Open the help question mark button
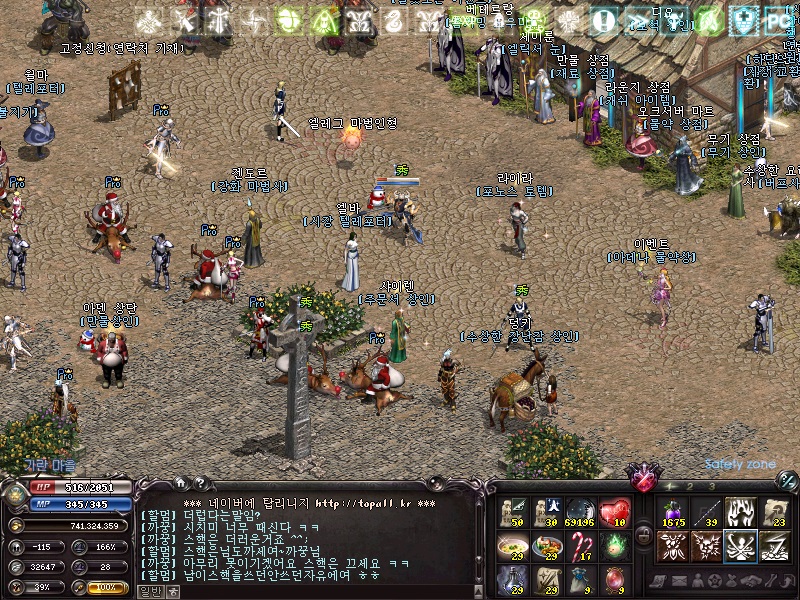Screen dimensions: 800x600 [x=199, y=483]
